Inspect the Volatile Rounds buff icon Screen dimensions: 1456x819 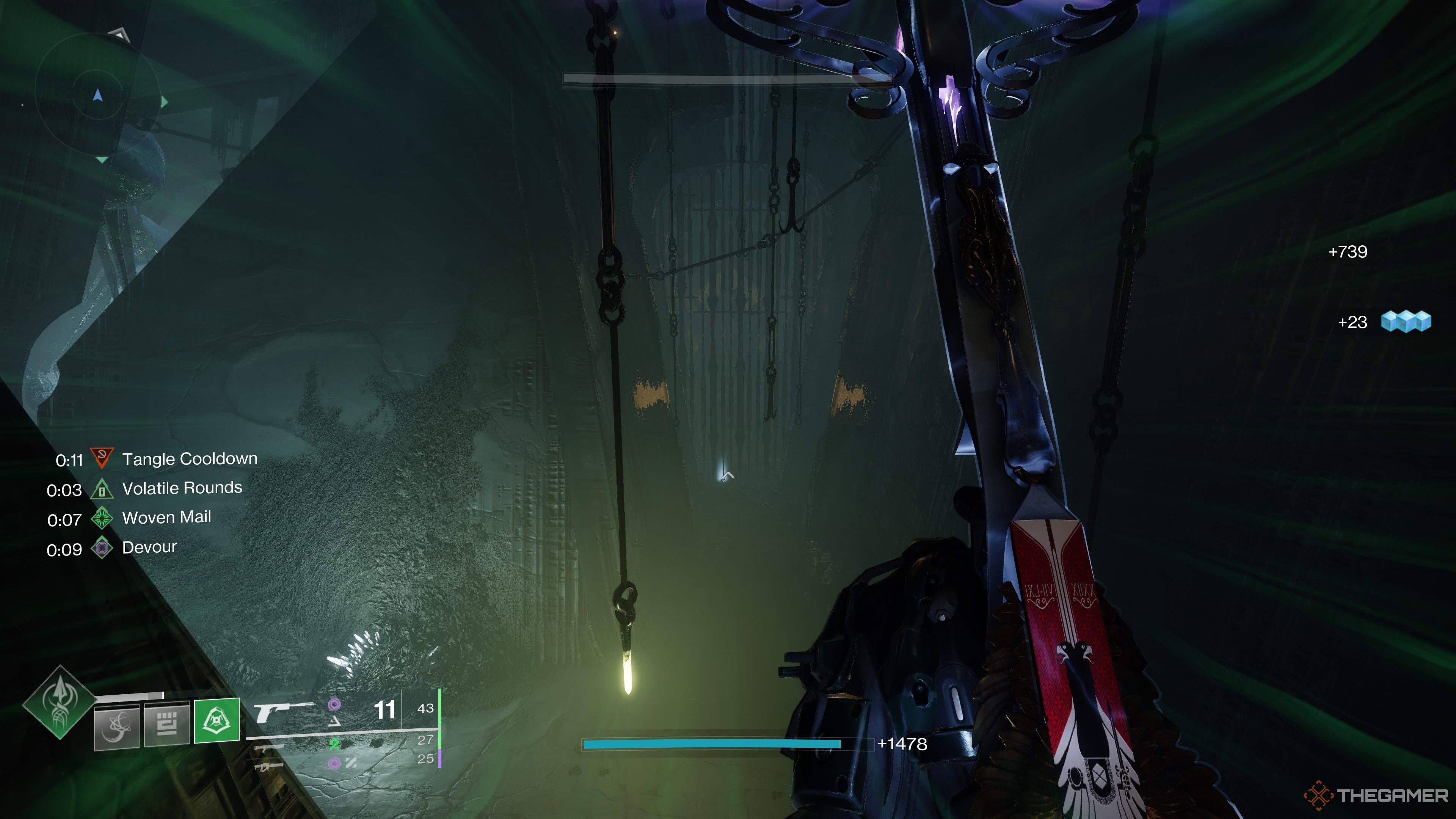[x=102, y=489]
